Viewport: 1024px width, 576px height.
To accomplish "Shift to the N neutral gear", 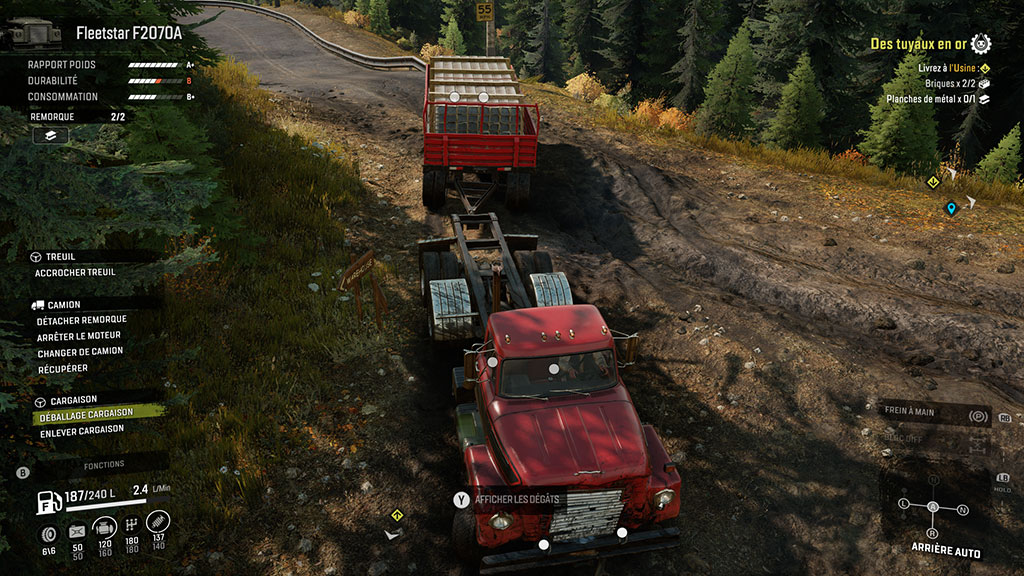I will (963, 510).
